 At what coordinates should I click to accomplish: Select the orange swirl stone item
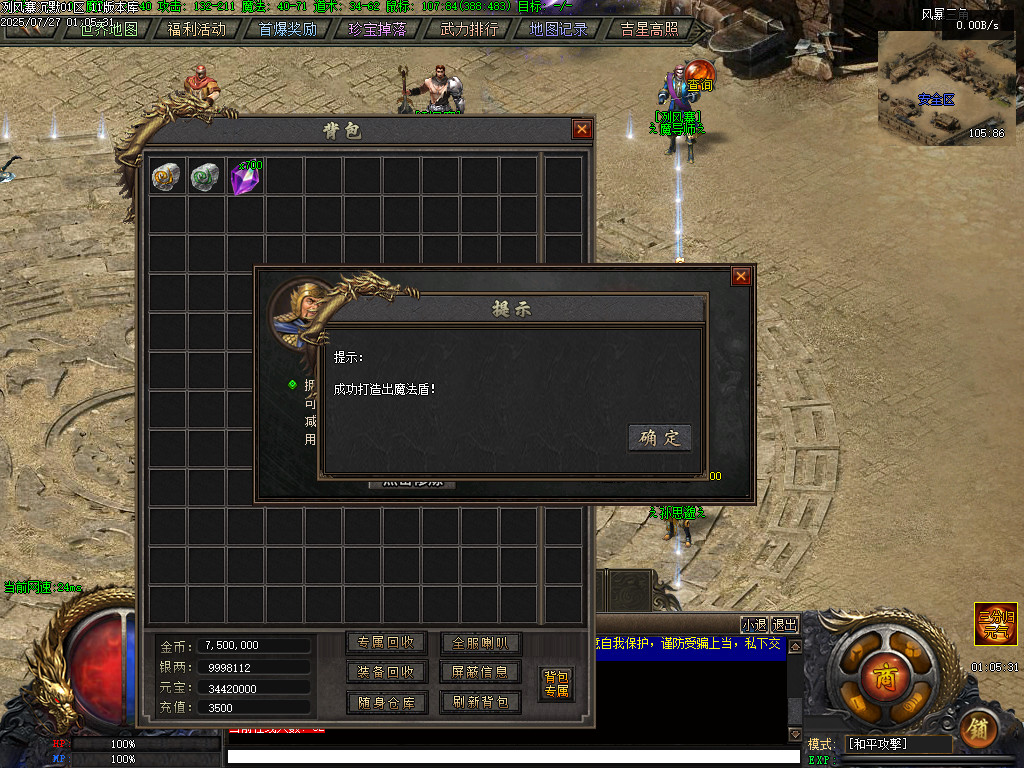point(166,177)
